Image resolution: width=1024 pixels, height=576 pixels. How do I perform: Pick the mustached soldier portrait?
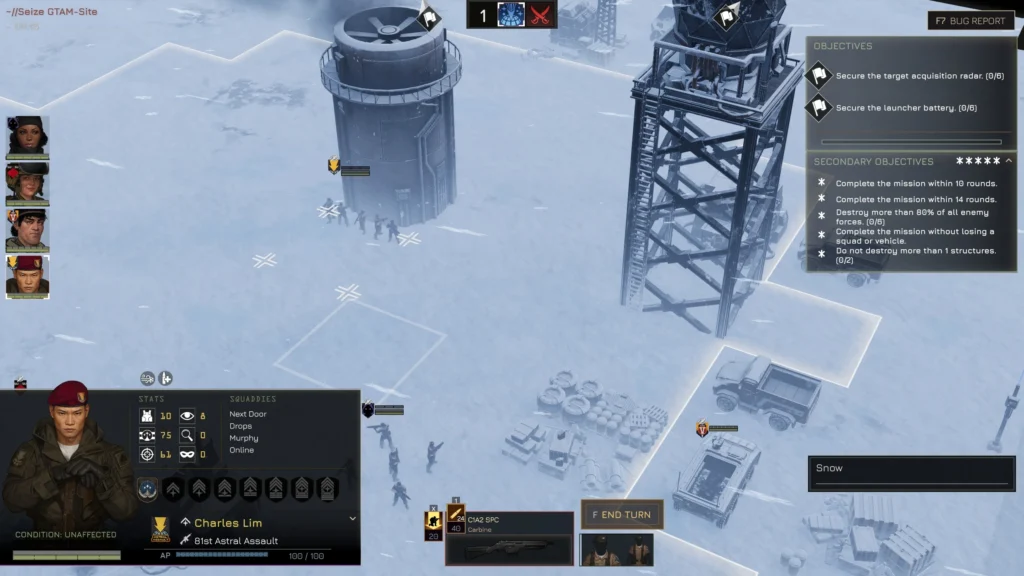(x=28, y=230)
